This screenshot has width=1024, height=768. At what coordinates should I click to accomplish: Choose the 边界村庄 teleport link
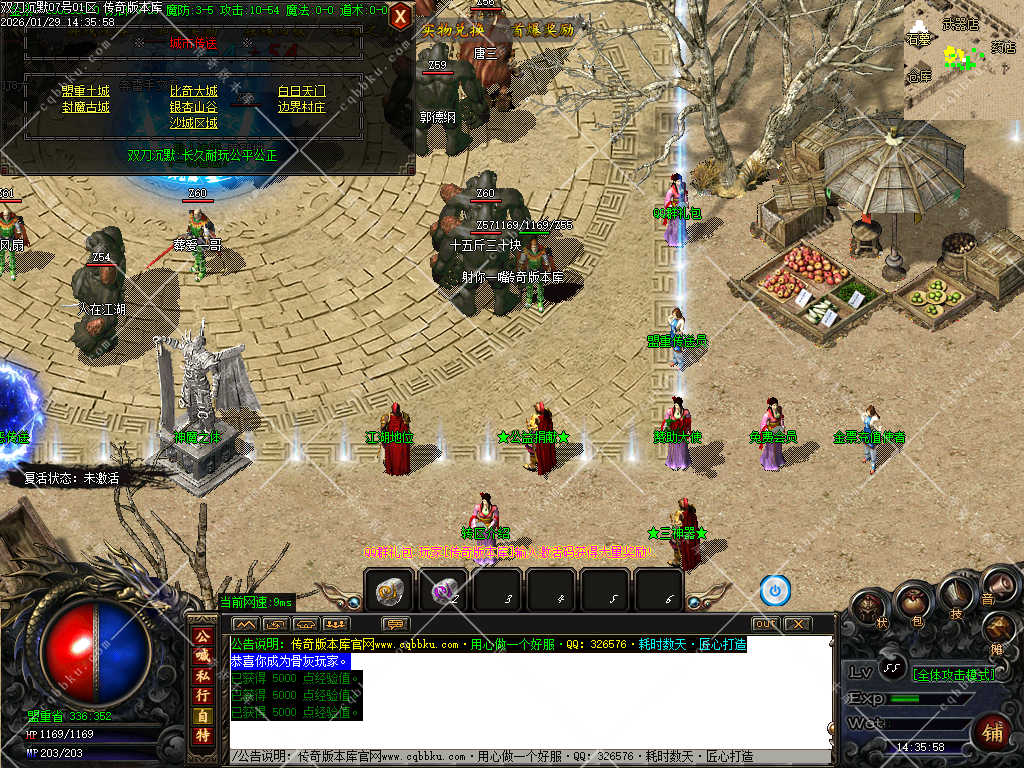pos(301,107)
